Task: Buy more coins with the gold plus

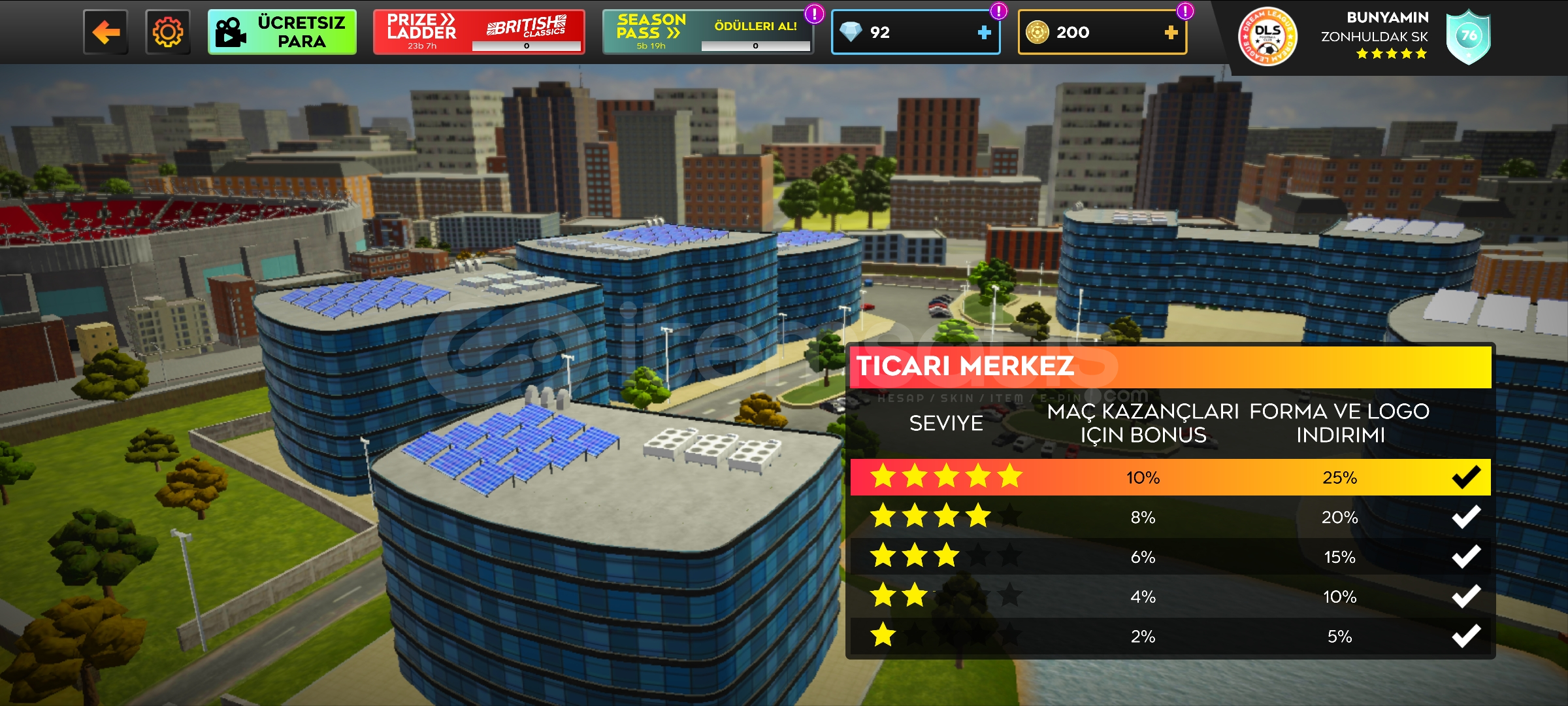Action: pos(1171,33)
